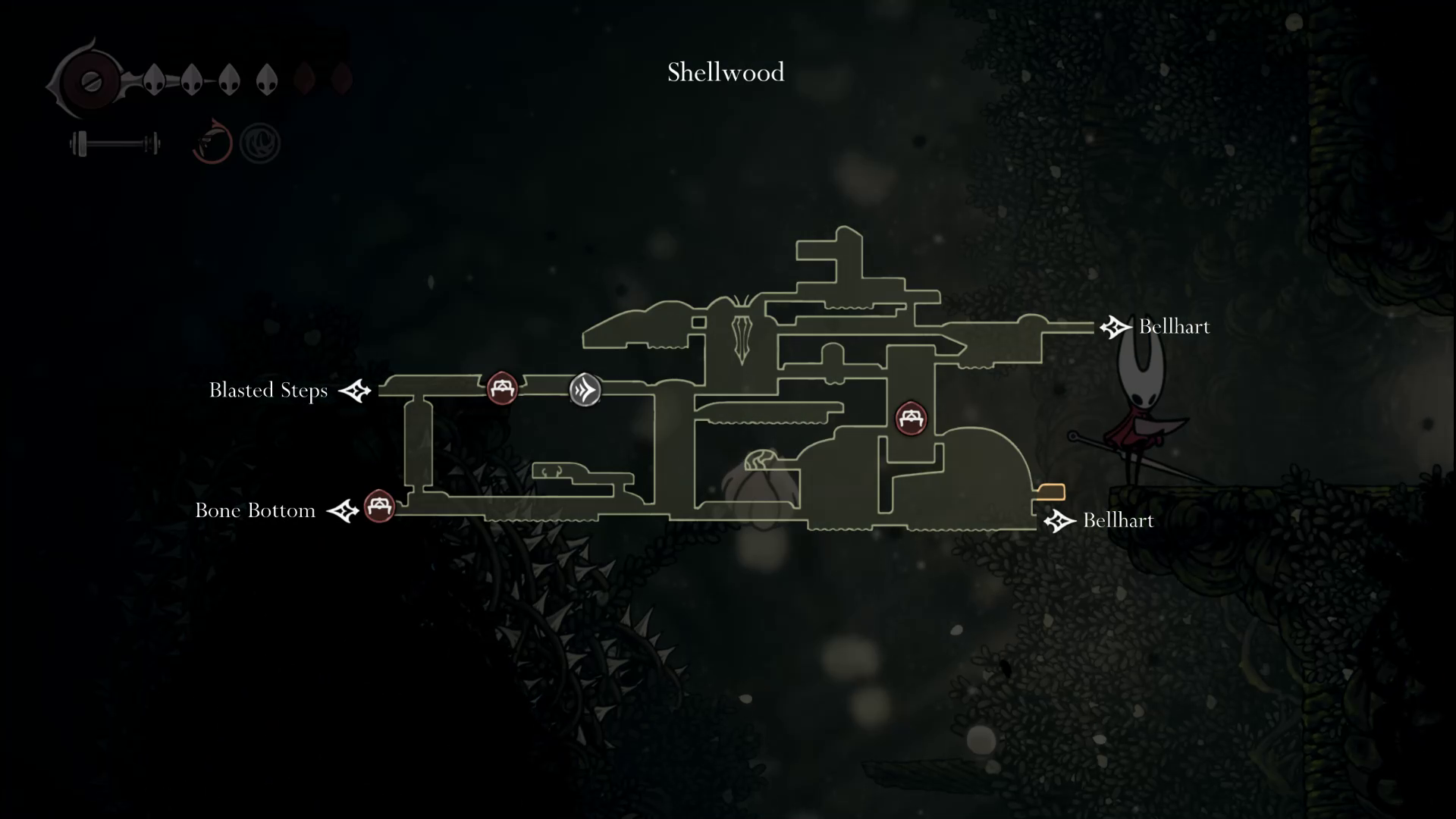The width and height of the screenshot is (1456, 819).
Task: Select the Bone Bottom exit marker
Action: [343, 510]
